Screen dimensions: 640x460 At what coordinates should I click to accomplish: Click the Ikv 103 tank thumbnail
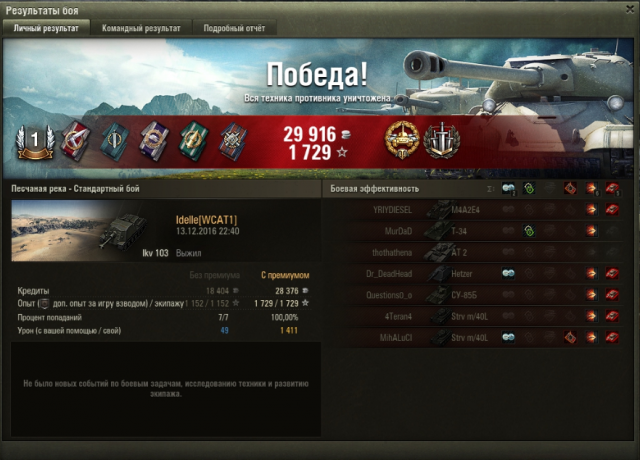coord(80,232)
